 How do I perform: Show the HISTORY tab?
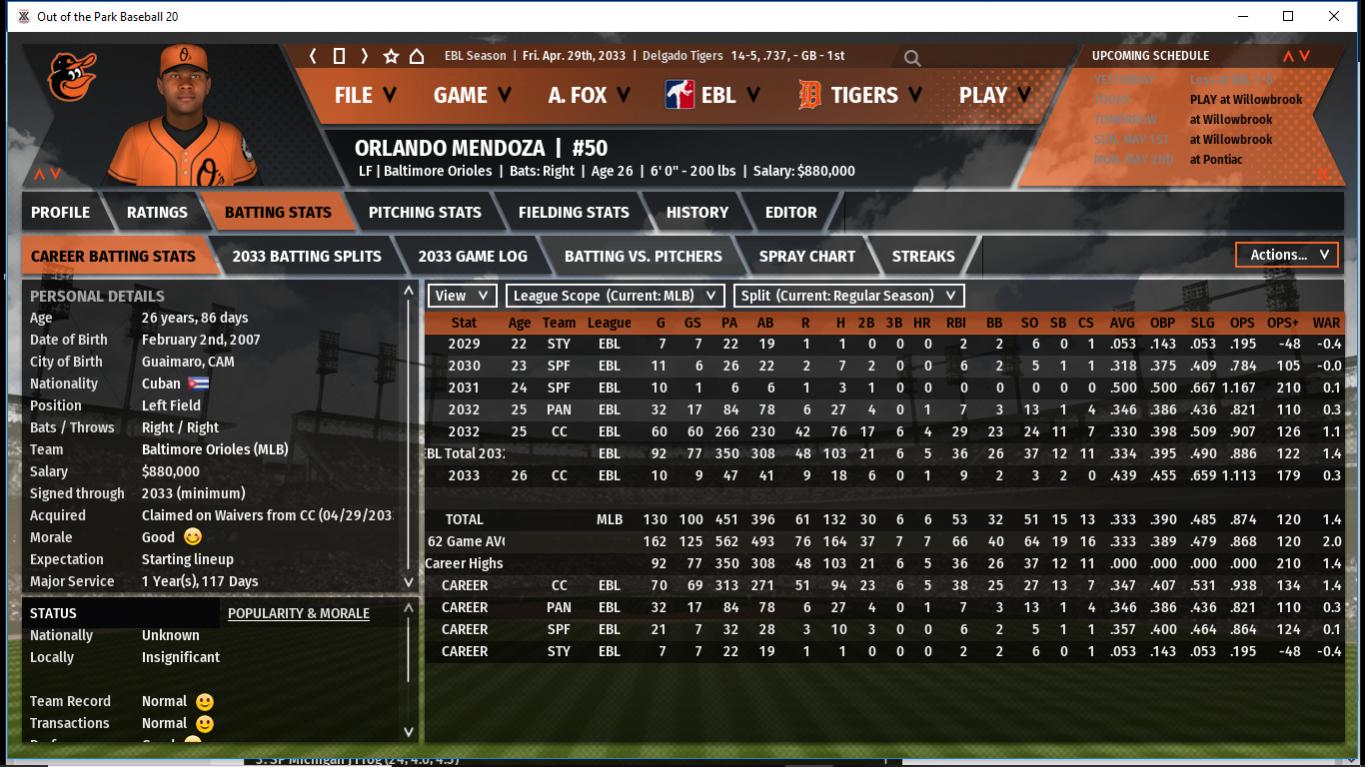pos(697,212)
